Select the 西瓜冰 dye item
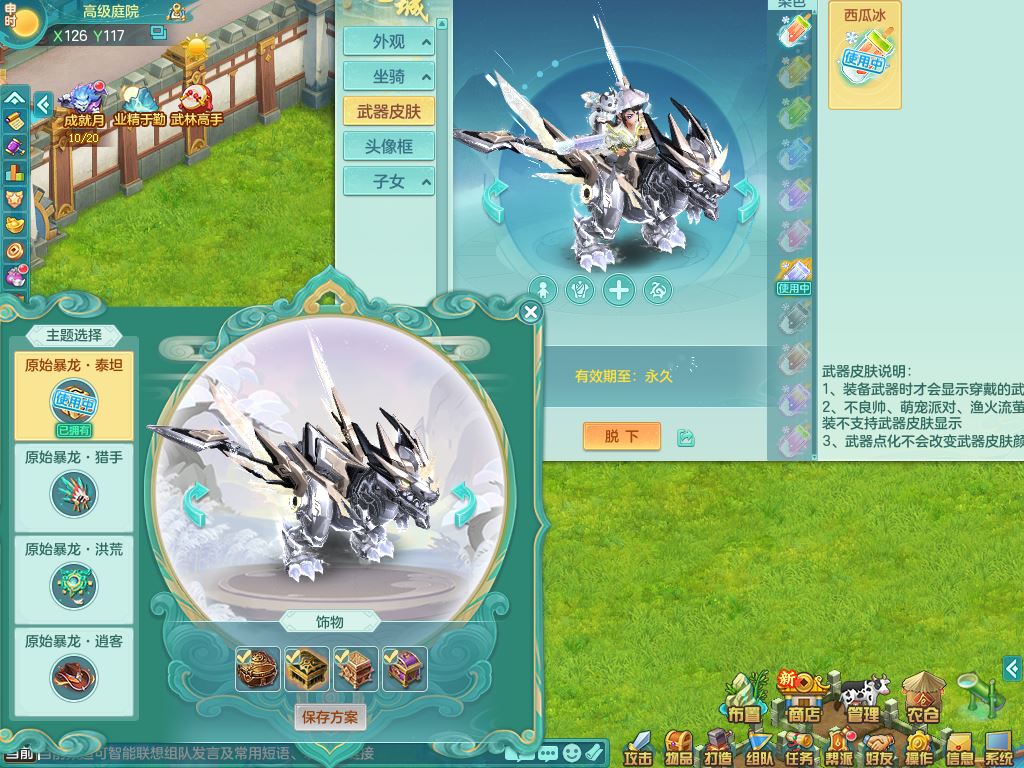 864,55
